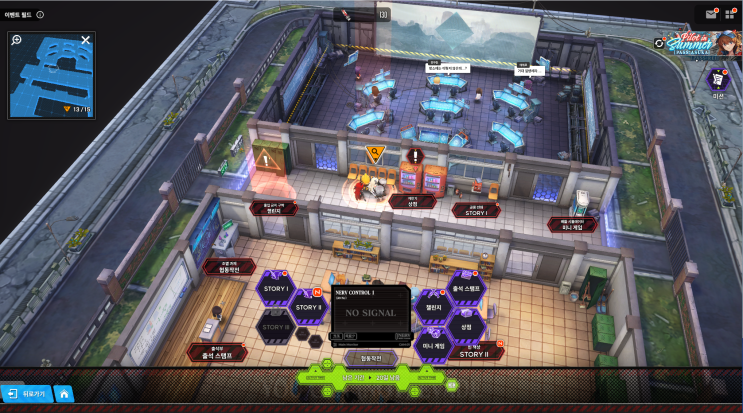Open the 상점 hexagon shop button
Image resolution: width=743 pixels, height=413 pixels.
click(466, 326)
